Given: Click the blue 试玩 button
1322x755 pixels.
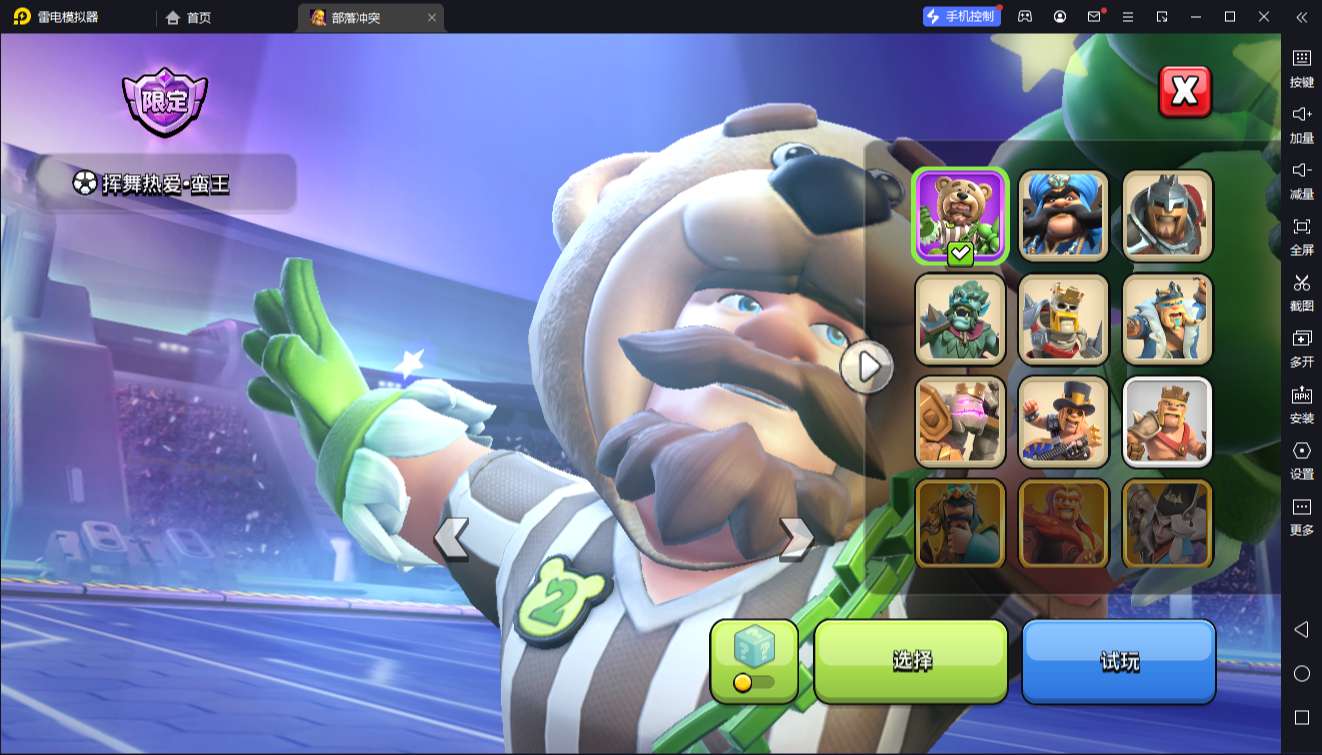Looking at the screenshot, I should tap(1118, 661).
